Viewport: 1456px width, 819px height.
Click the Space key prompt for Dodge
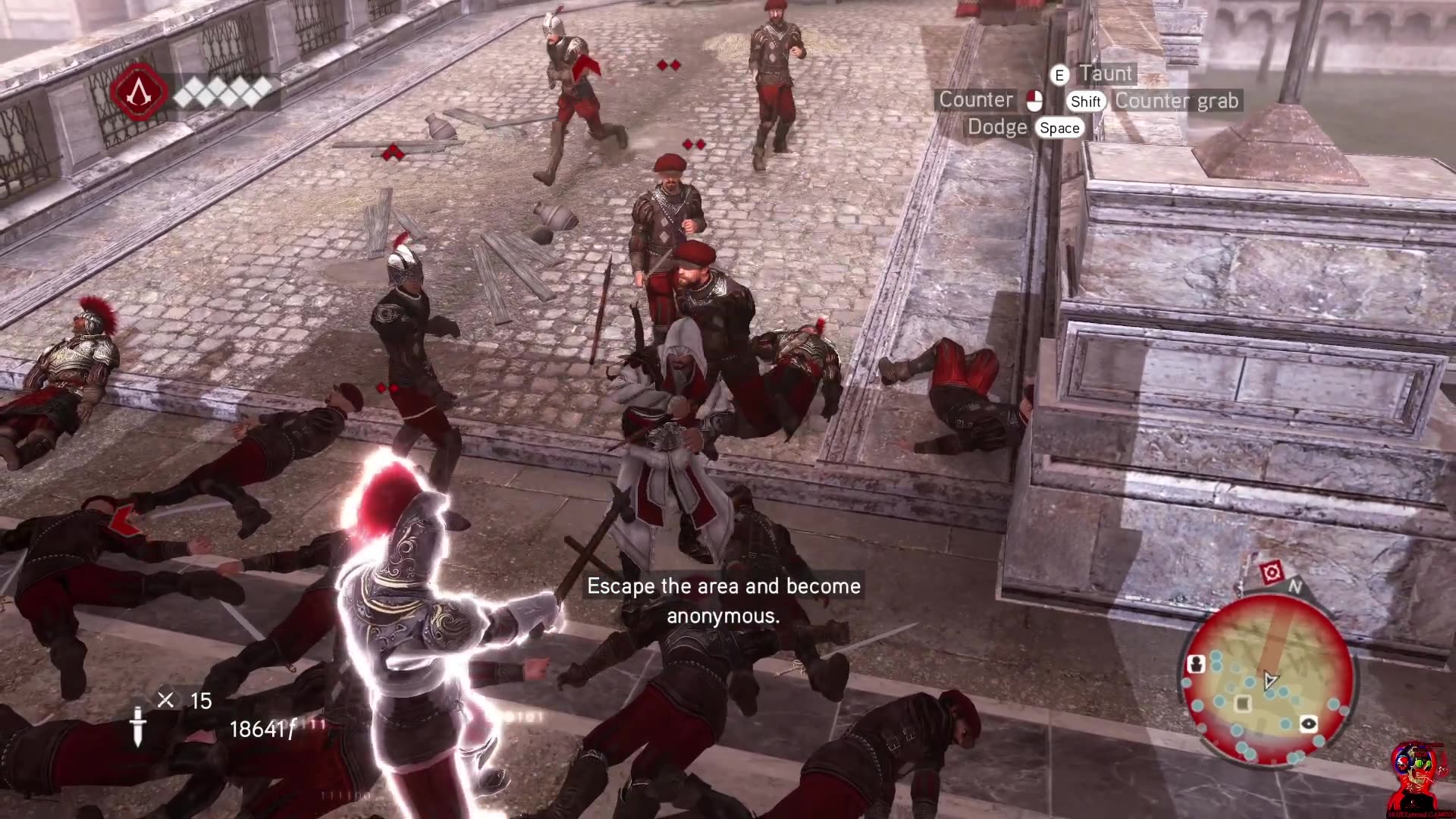(1059, 127)
